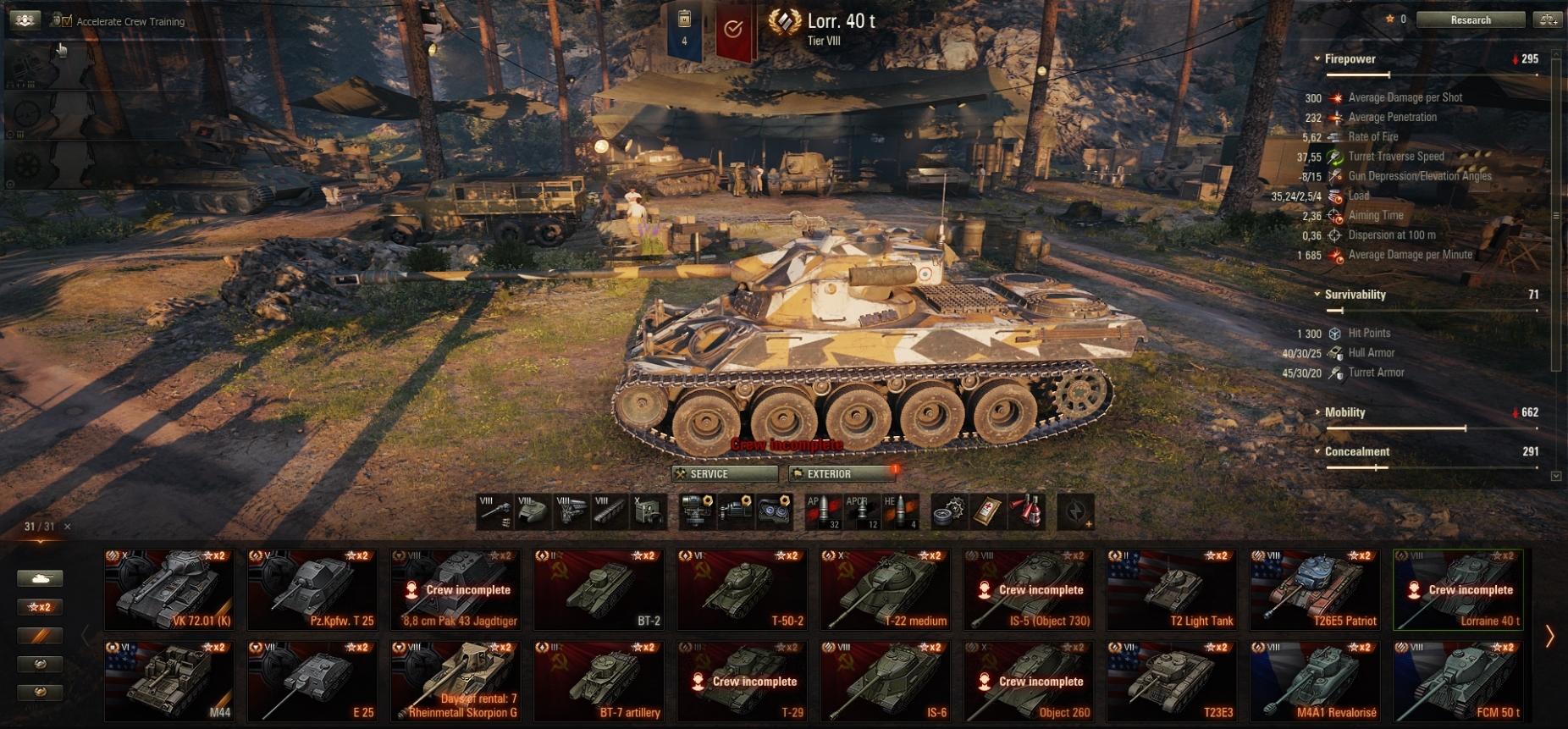Clear the 31/31 carousel filter counter
1568x729 pixels.
(68, 527)
